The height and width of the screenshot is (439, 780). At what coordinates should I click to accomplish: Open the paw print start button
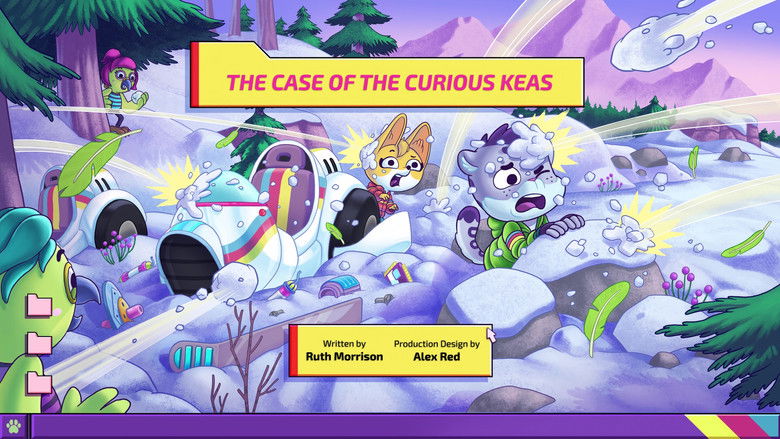coord(13,427)
